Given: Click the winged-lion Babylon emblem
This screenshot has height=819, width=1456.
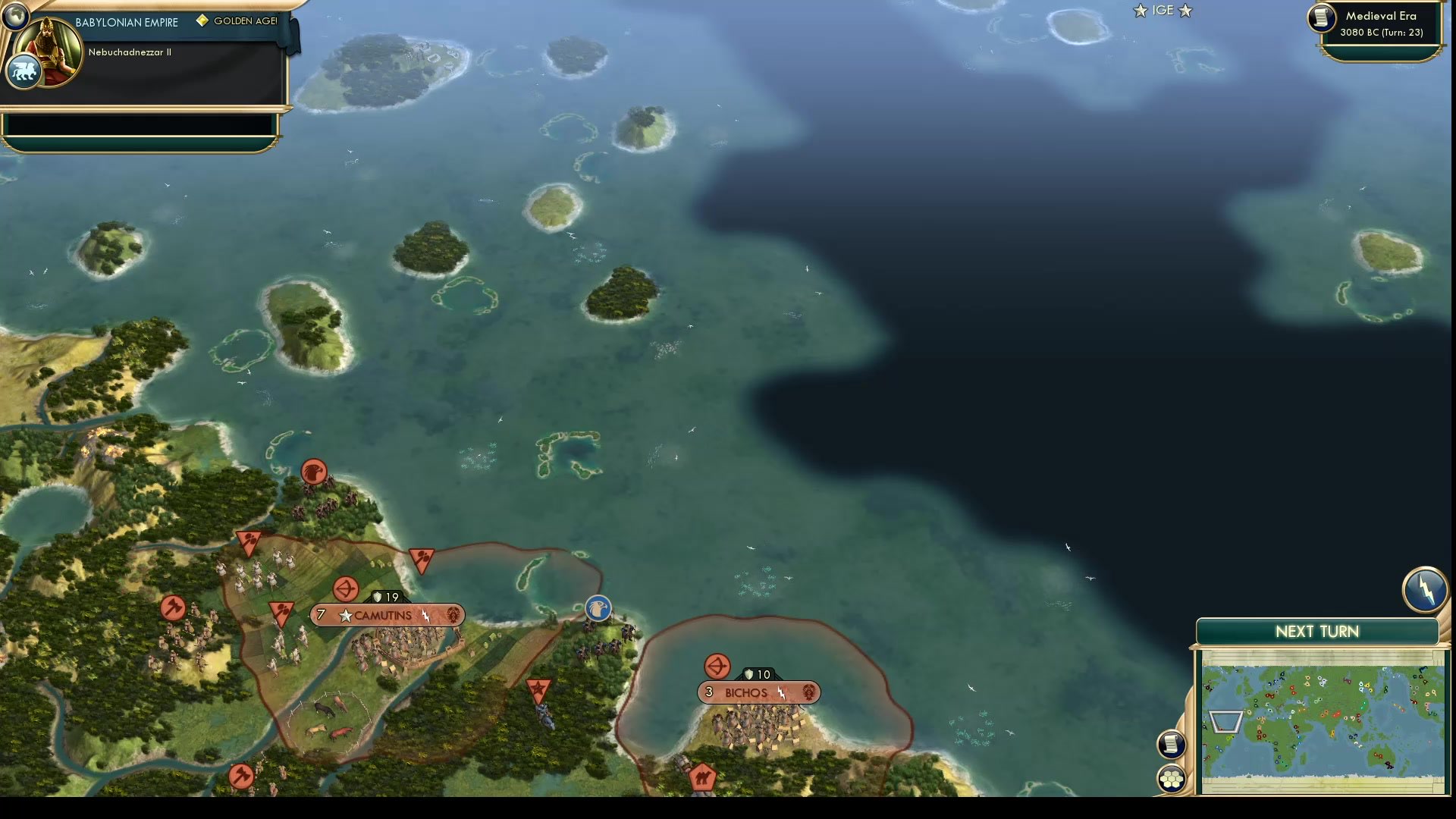Looking at the screenshot, I should coord(23,71).
